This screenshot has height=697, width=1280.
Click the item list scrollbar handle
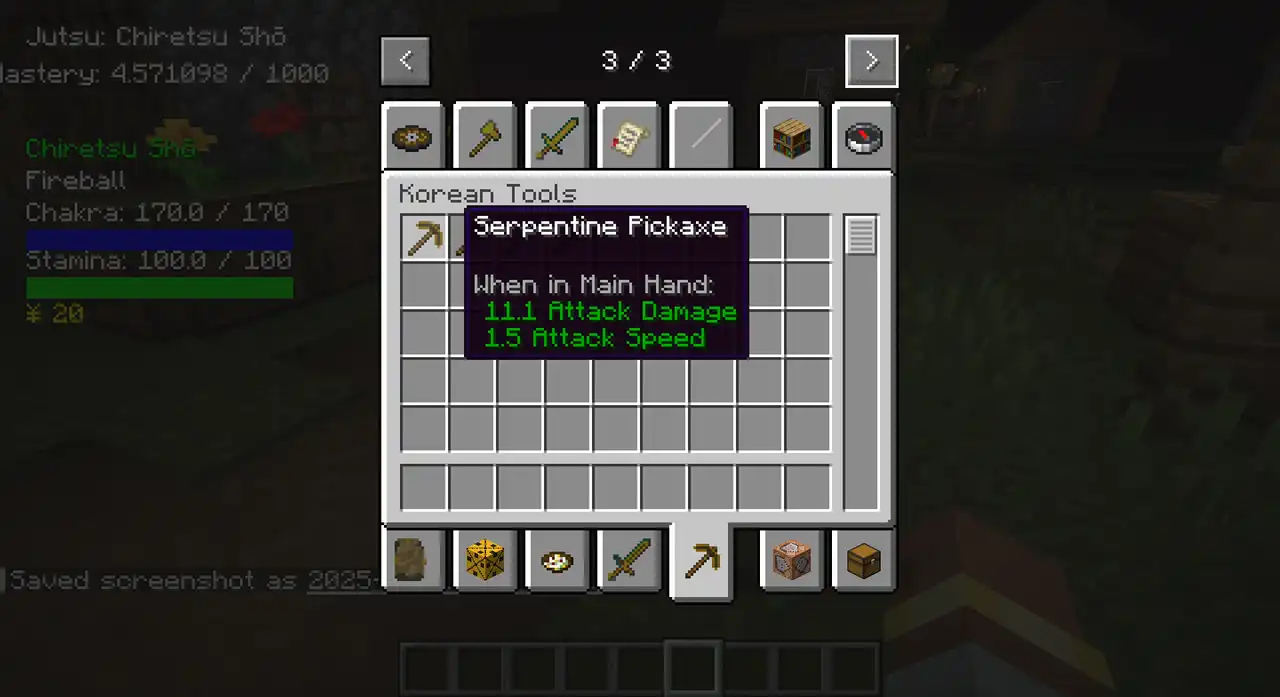pyautogui.click(x=861, y=236)
